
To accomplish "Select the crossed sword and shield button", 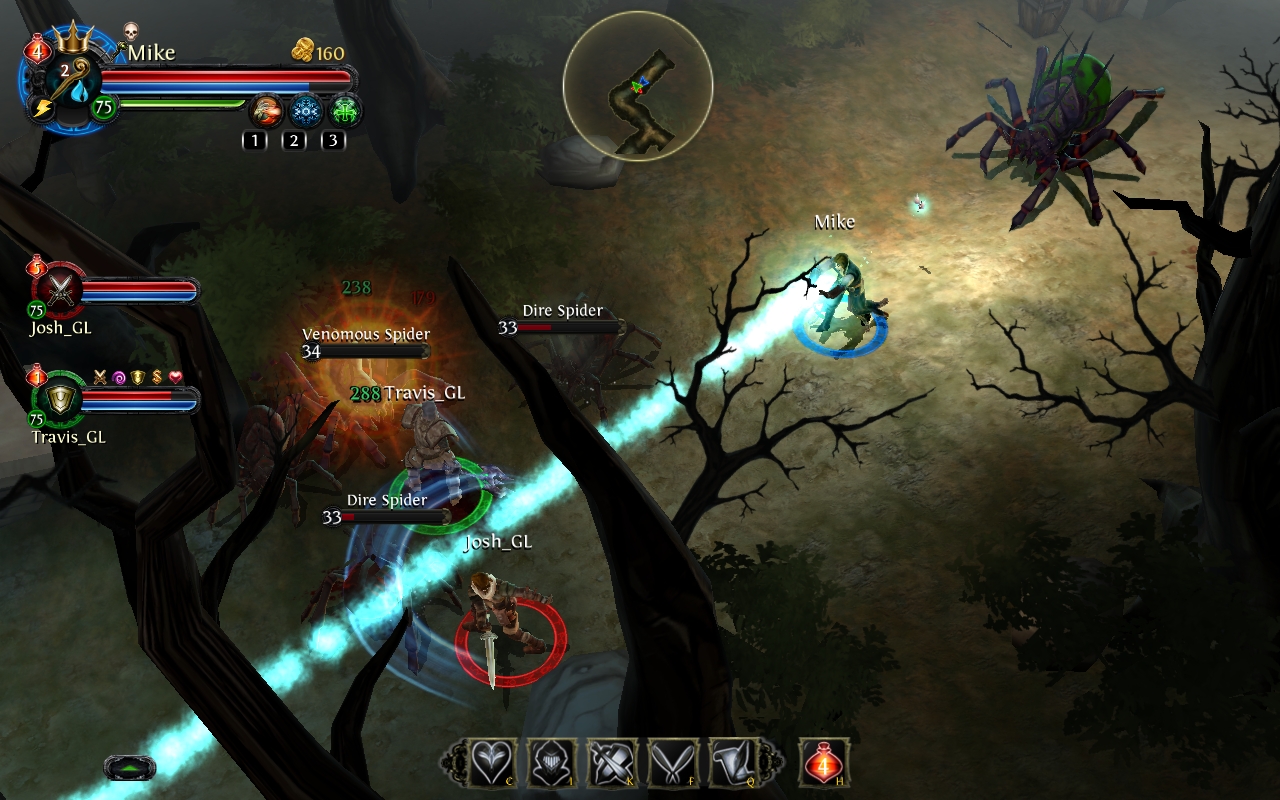I will pyautogui.click(x=612, y=763).
